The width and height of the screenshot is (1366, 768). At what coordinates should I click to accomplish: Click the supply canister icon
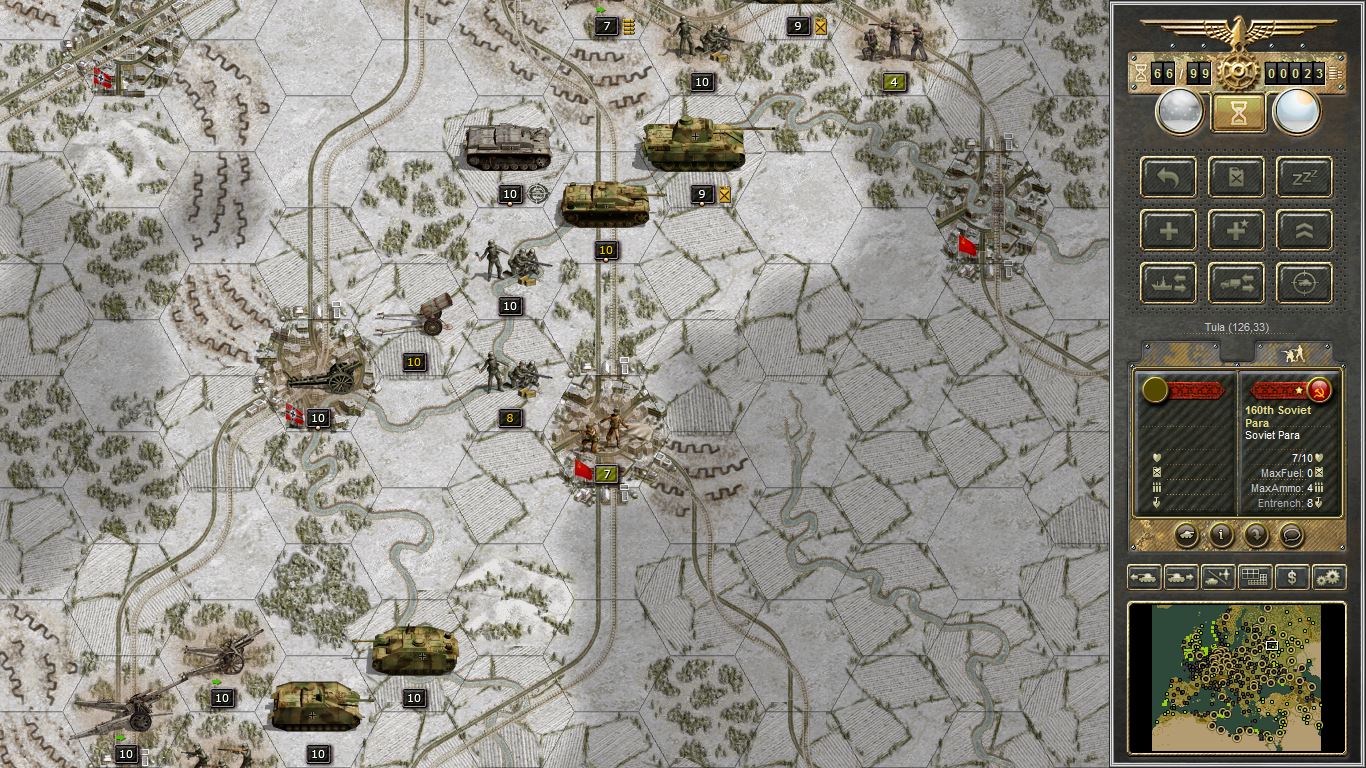[x=1236, y=177]
